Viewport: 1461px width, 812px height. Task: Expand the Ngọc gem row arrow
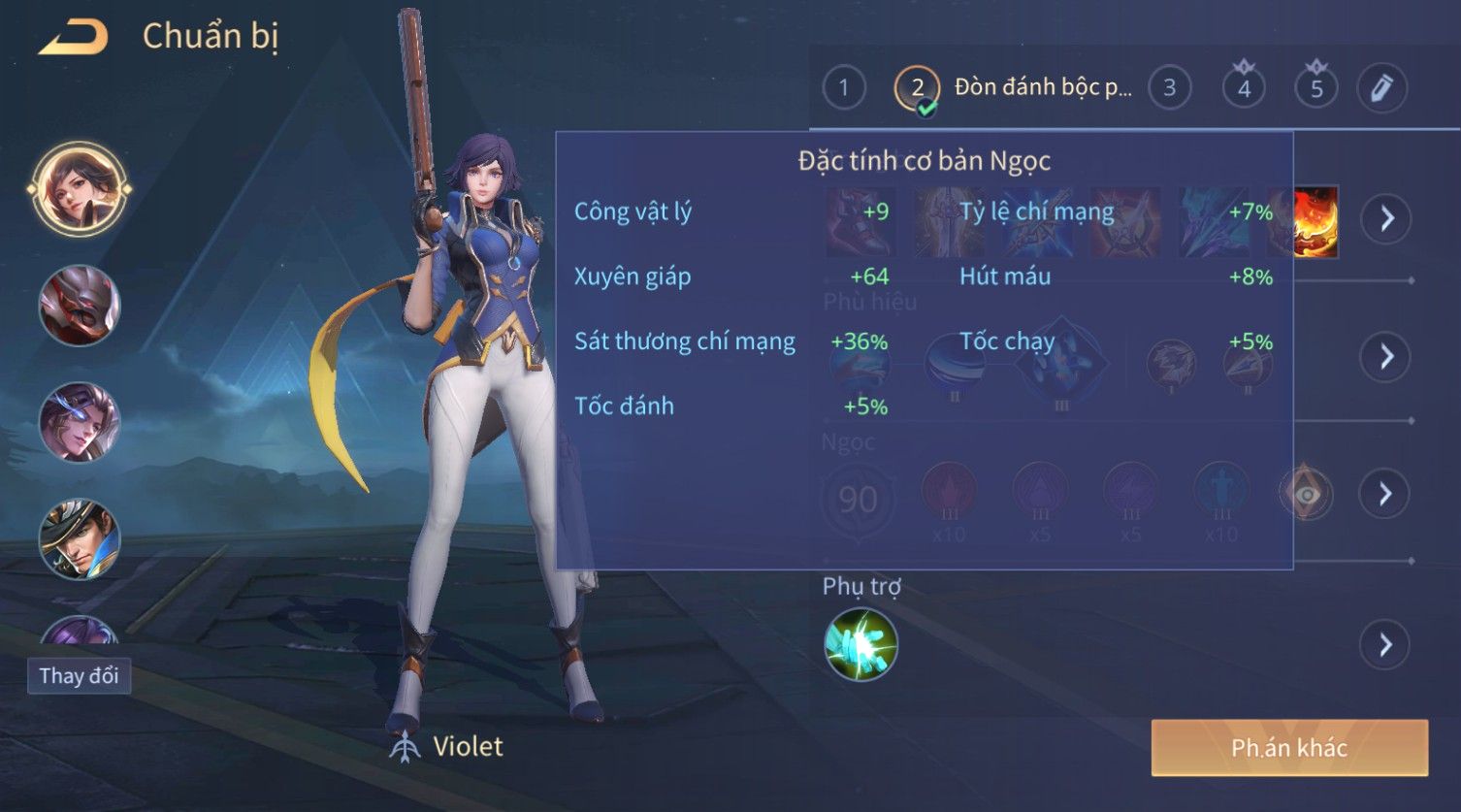click(1386, 494)
